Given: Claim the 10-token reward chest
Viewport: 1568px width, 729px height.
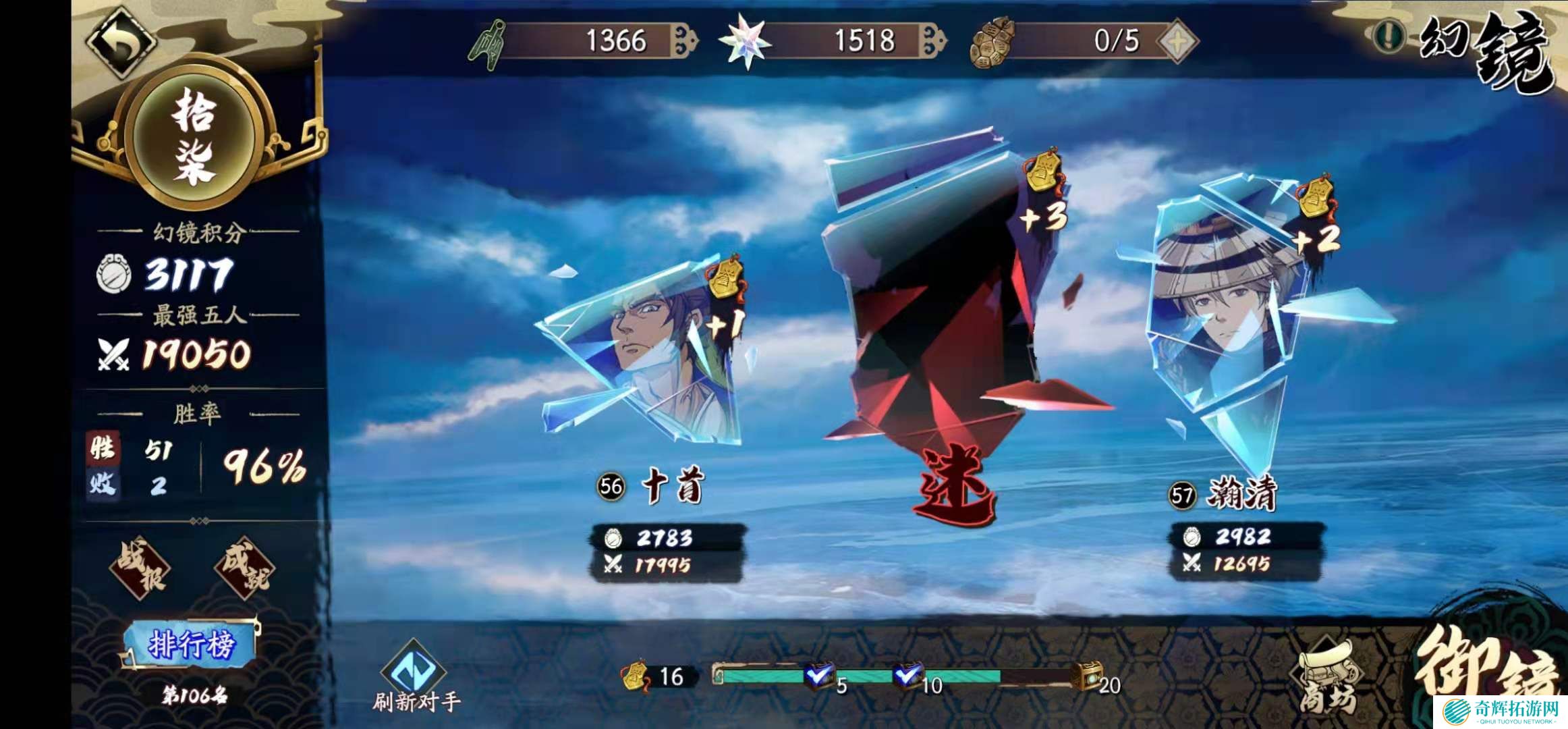Looking at the screenshot, I should (907, 675).
